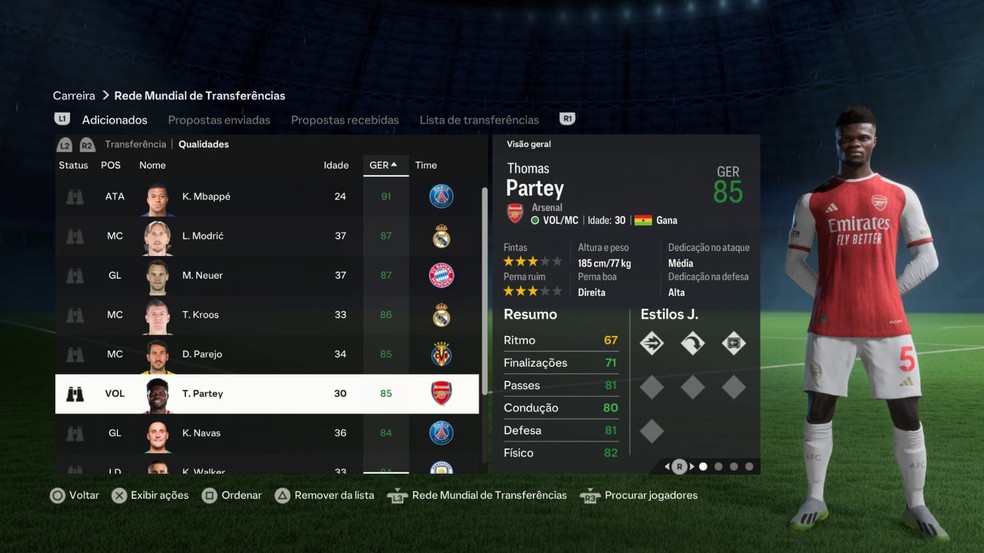Sort list by the GER column header
The image size is (984, 553).
[384, 165]
